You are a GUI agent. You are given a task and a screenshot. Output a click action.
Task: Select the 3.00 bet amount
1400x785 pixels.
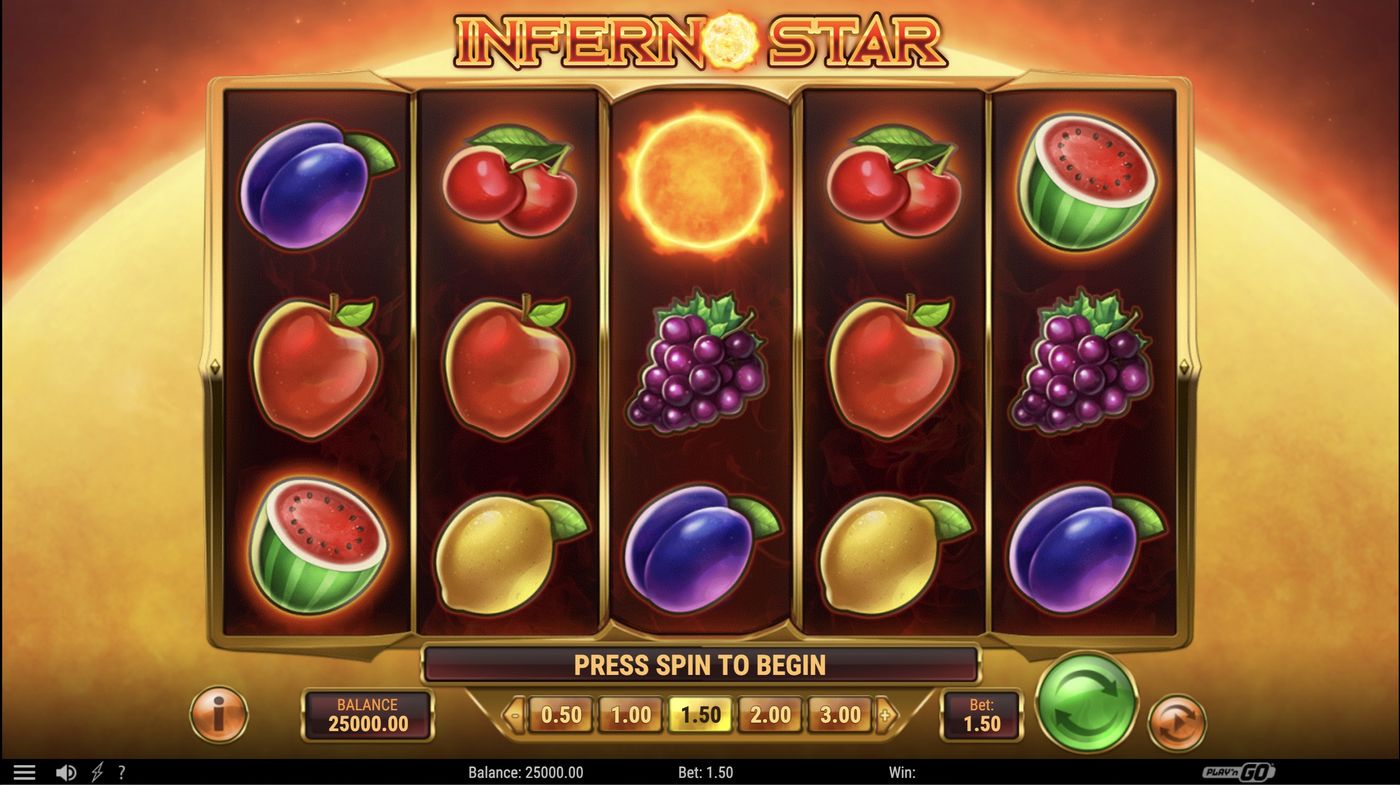840,715
